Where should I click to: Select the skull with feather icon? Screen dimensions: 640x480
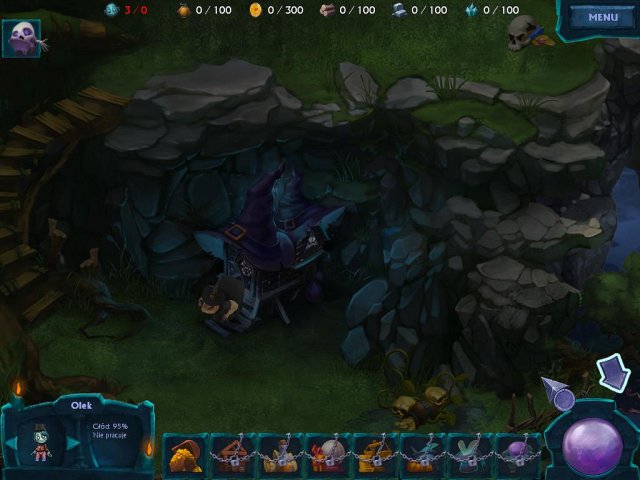pos(524,33)
